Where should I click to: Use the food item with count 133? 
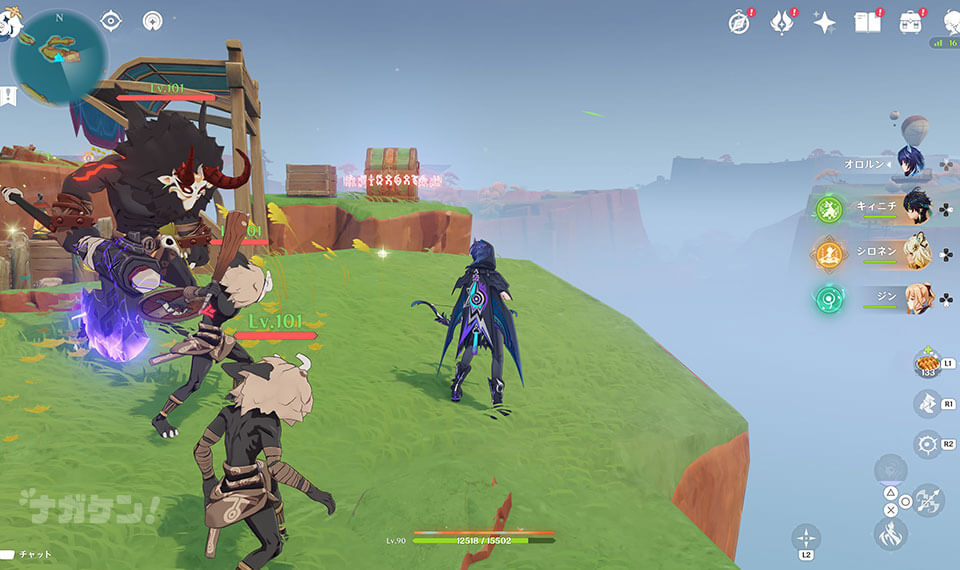[927, 362]
